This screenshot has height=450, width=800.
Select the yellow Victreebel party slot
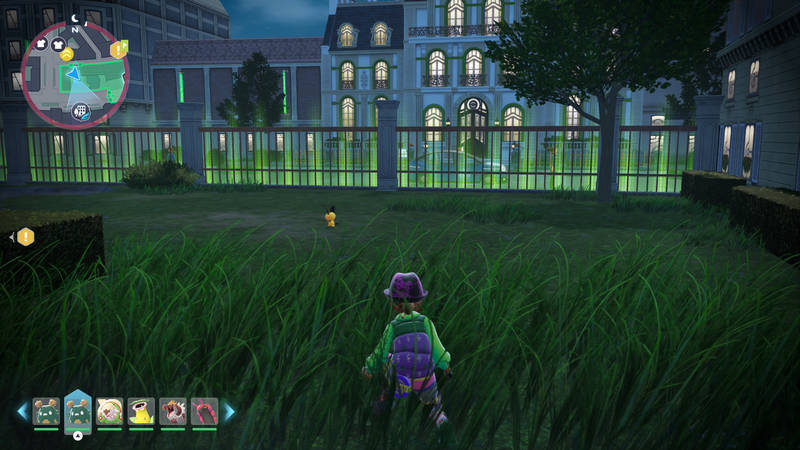pyautogui.click(x=141, y=411)
